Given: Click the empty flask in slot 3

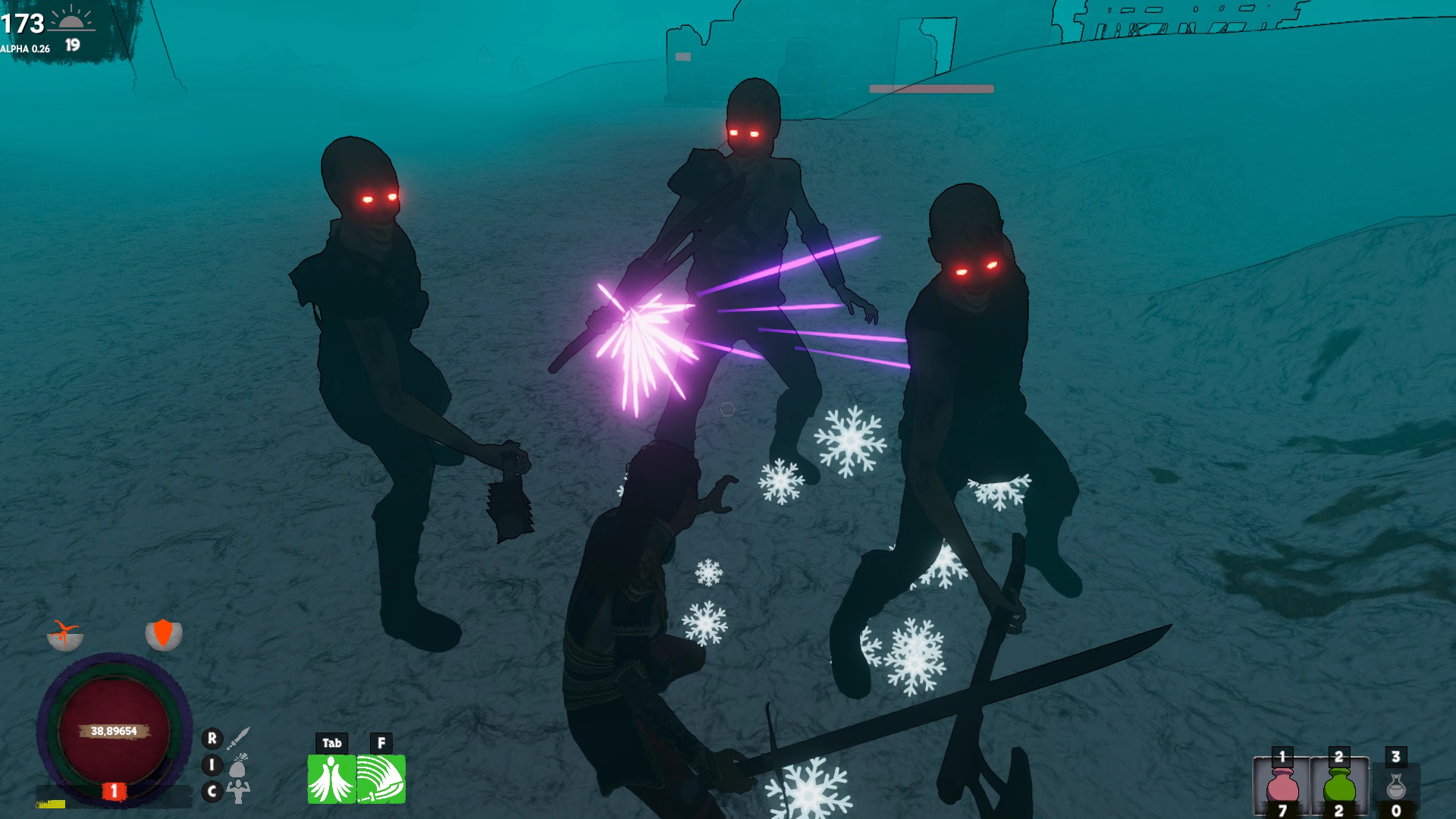Looking at the screenshot, I should click(1395, 789).
